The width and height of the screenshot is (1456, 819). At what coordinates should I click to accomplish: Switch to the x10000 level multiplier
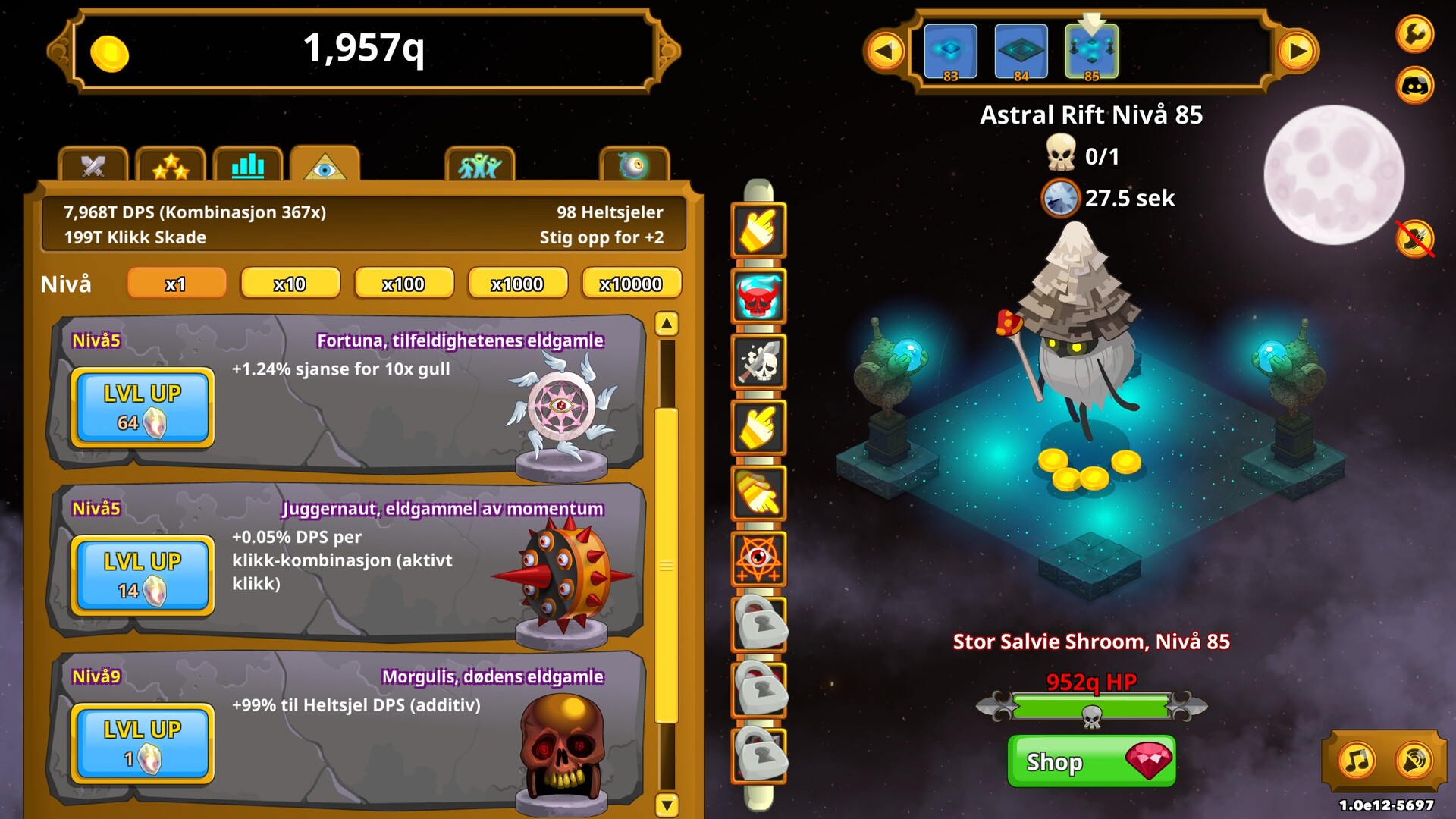[631, 284]
